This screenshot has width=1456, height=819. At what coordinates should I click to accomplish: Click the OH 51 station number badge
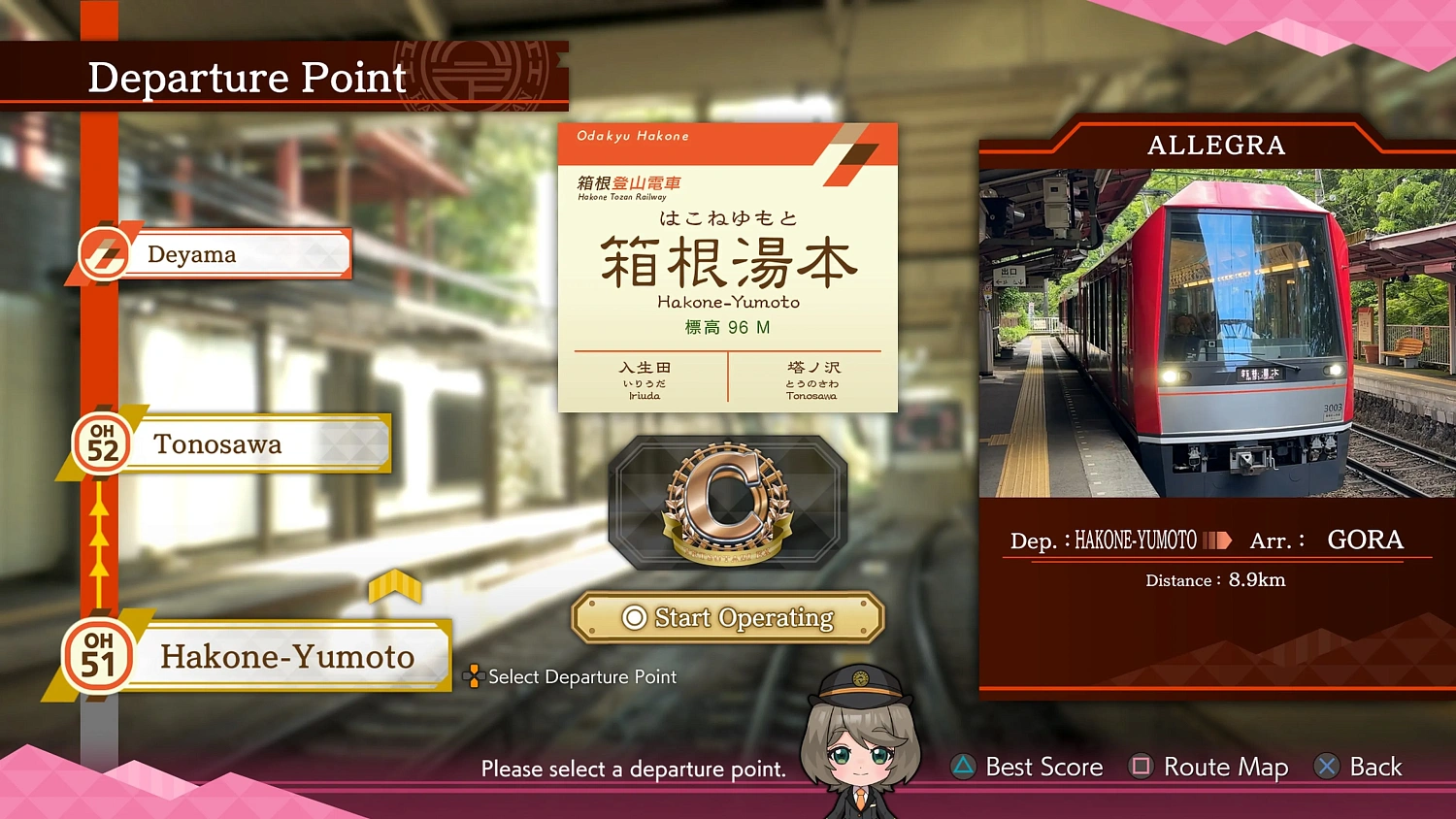97,657
